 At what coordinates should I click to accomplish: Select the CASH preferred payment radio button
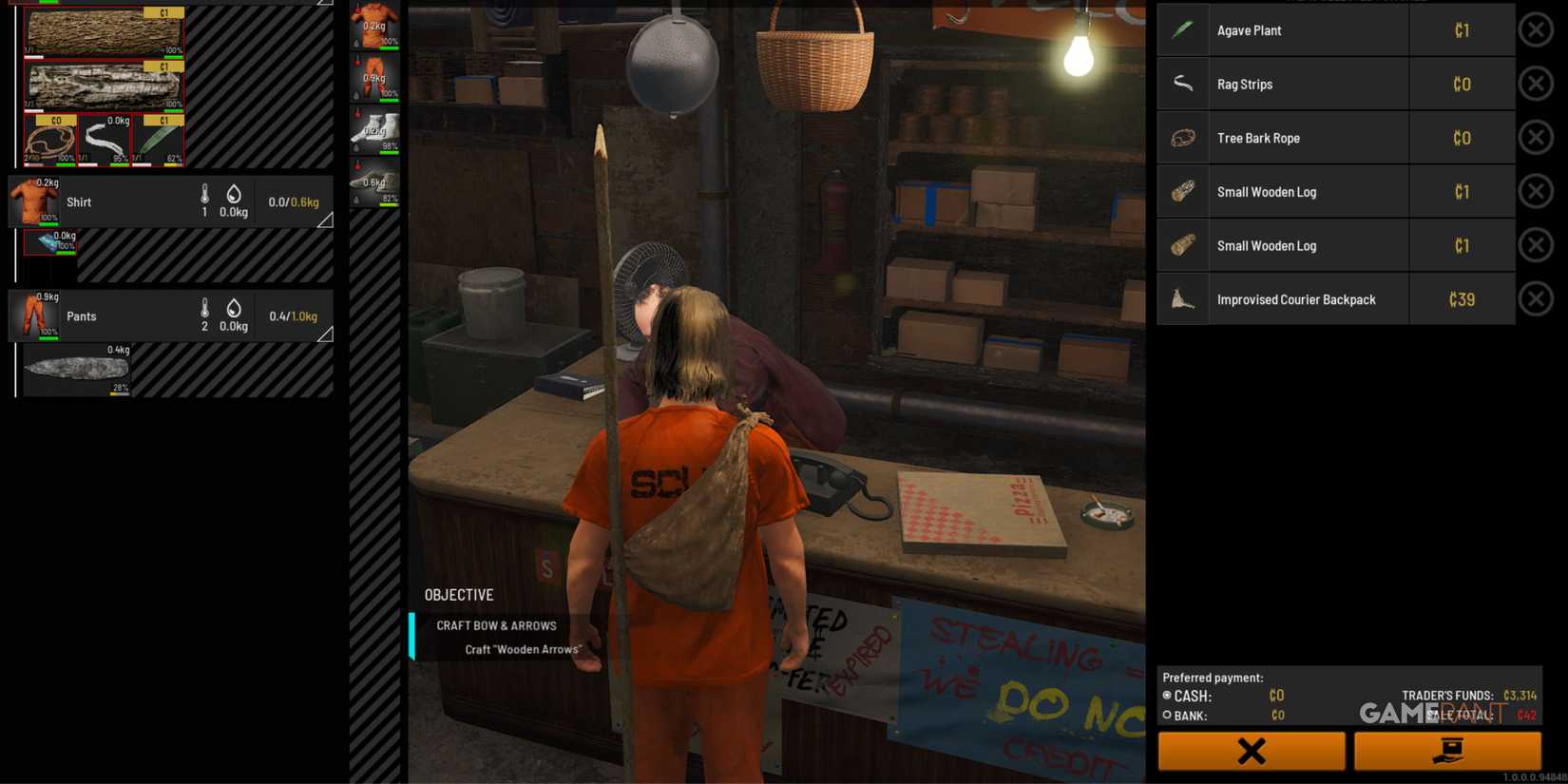1166,695
